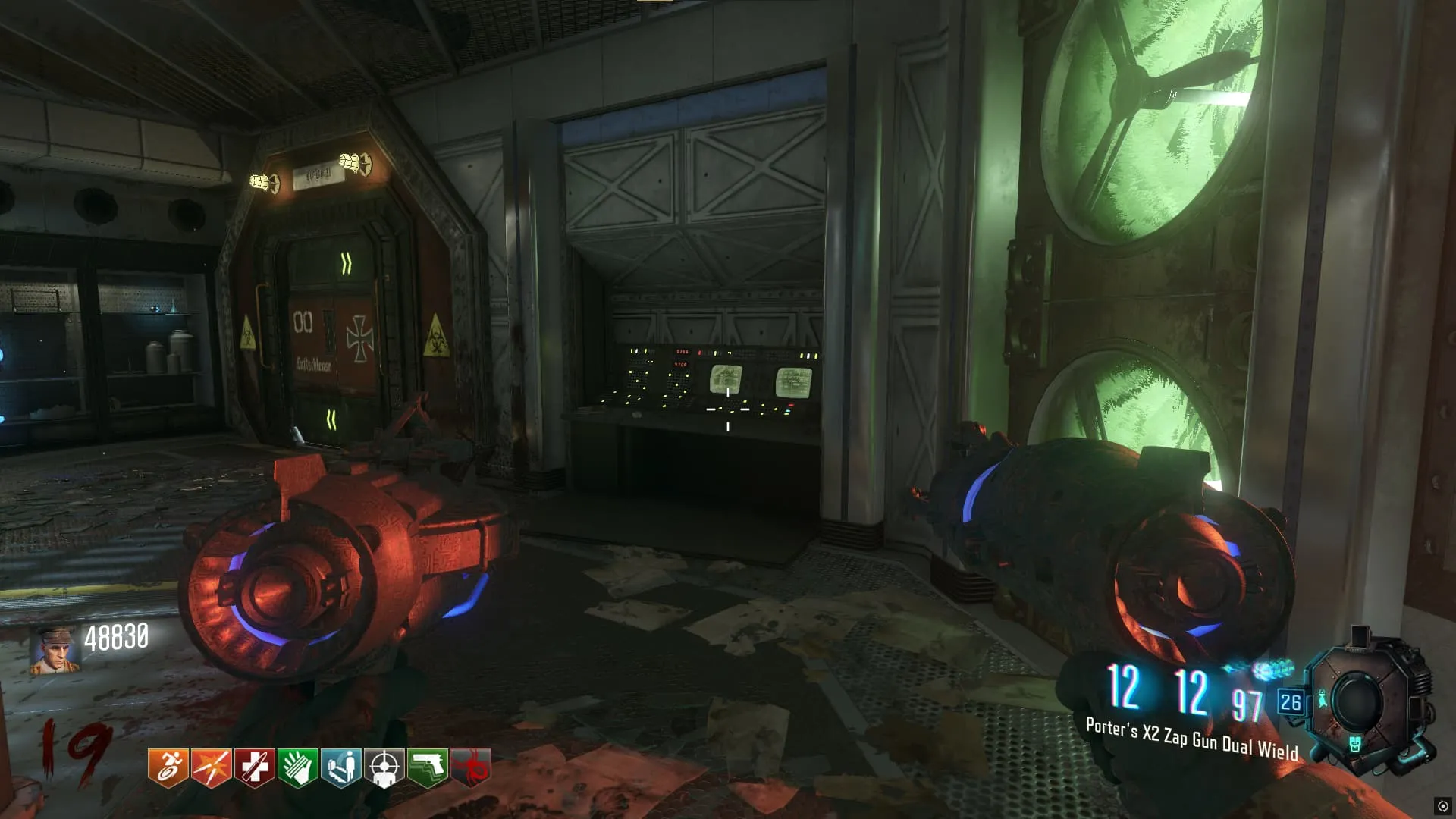
Task: Choose the red cross and bullet perk
Action: pyautogui.click(x=254, y=767)
